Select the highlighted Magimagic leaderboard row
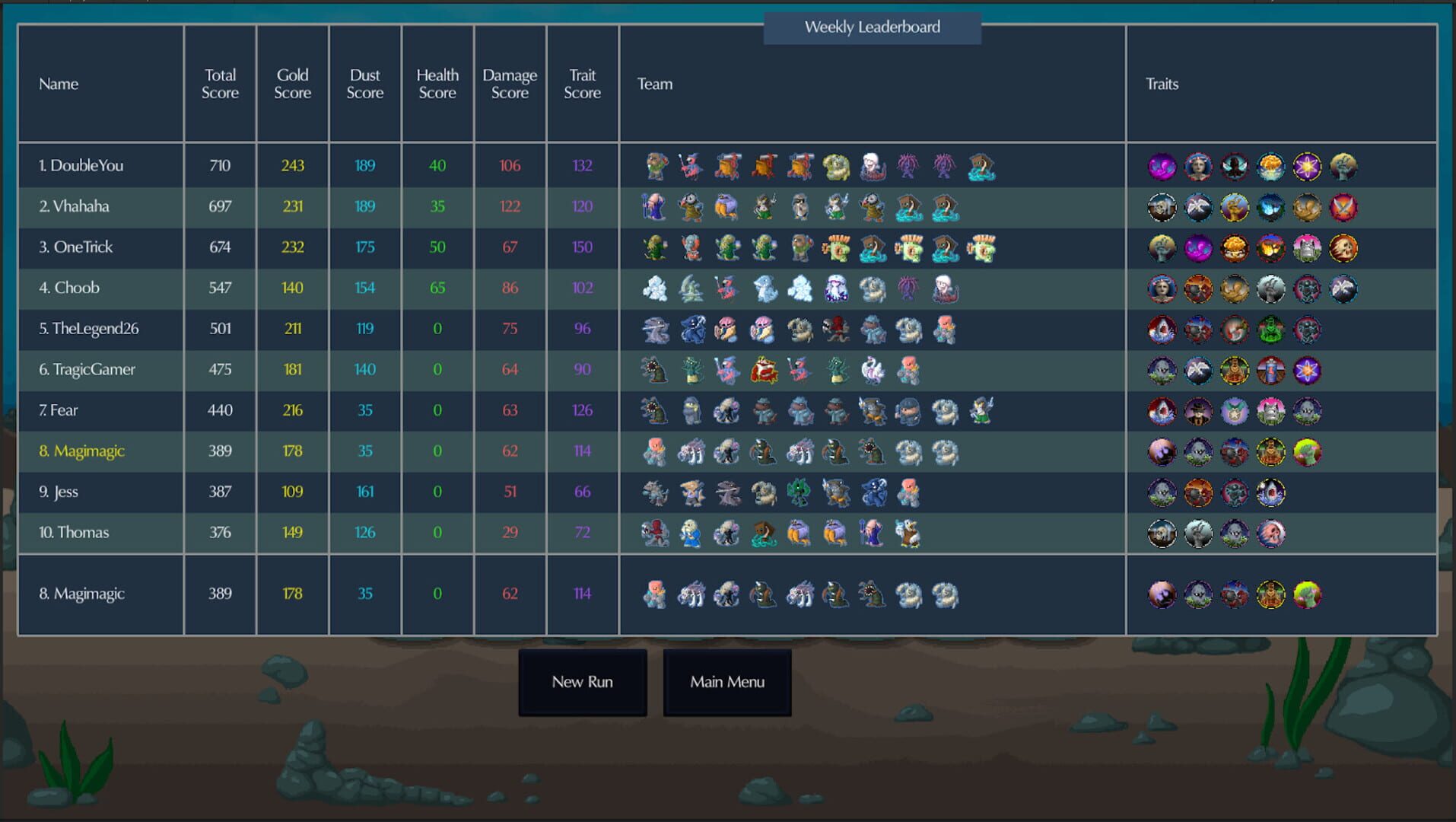 pos(100,451)
